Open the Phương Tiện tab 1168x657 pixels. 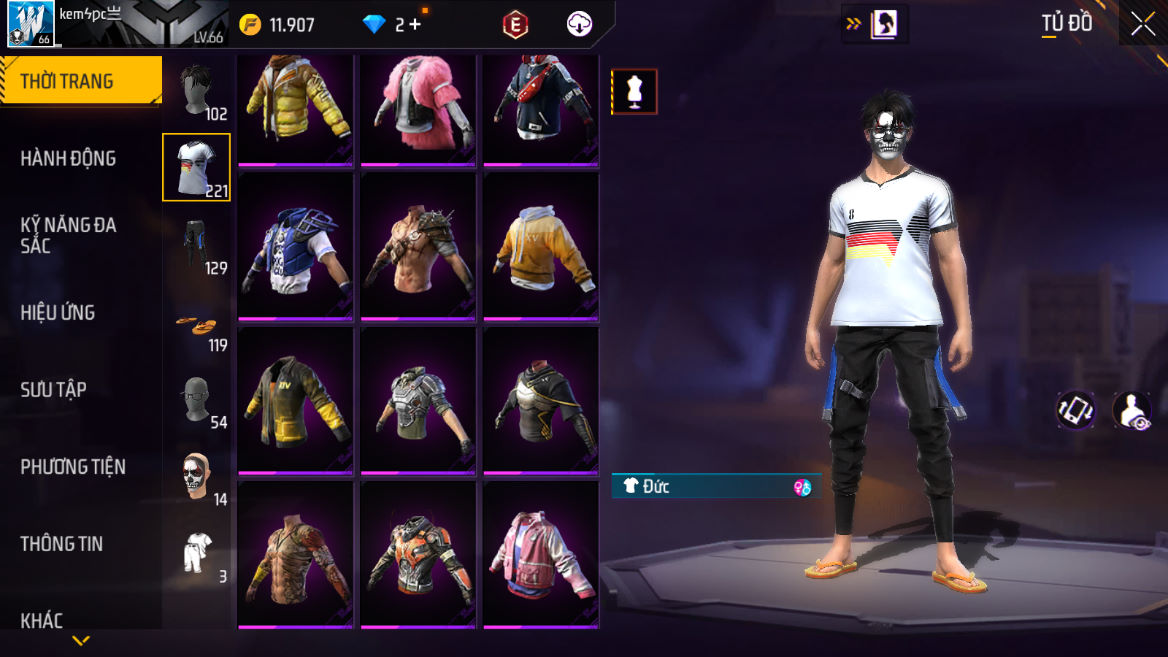[x=73, y=466]
